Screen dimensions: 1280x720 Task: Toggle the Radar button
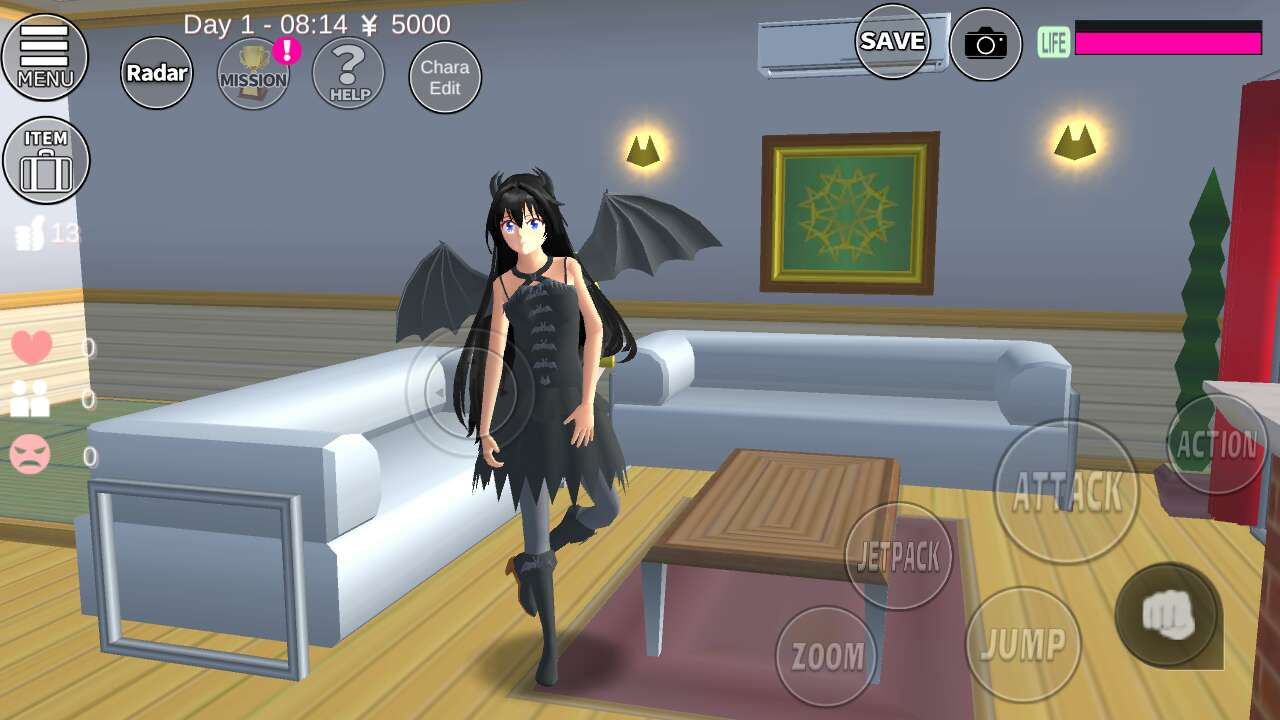click(x=157, y=73)
